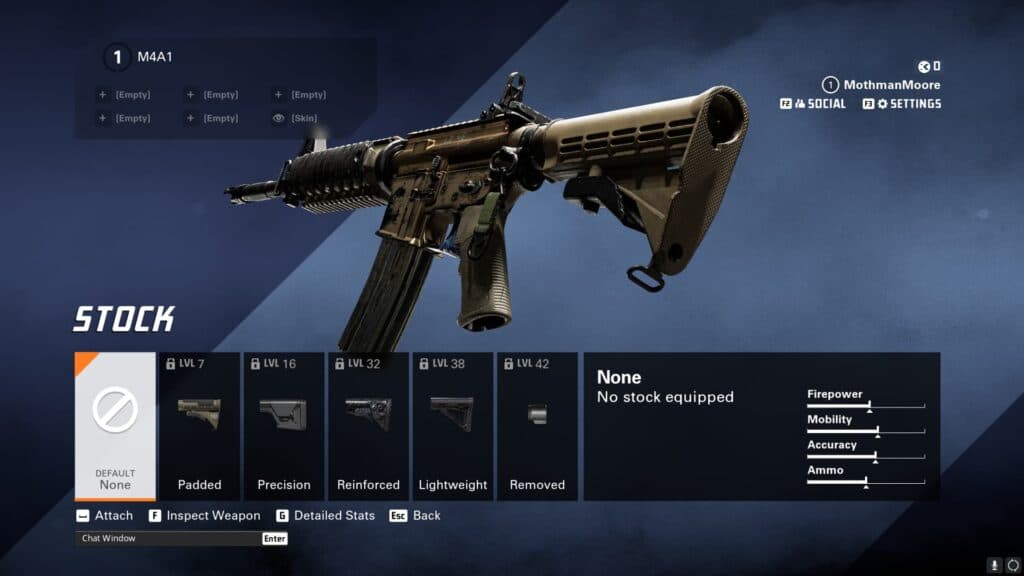Choose Inspect Weapon
1024x576 pixels.
[x=204, y=516]
